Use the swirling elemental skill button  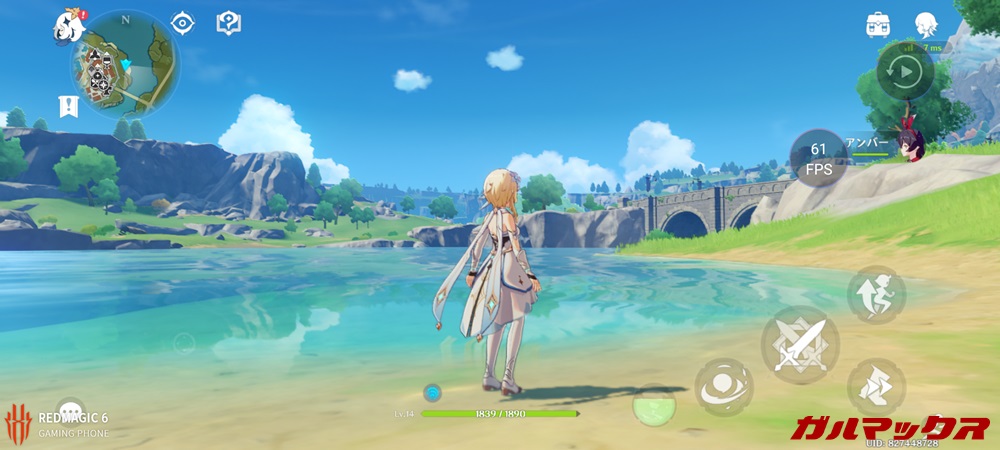pyautogui.click(x=724, y=387)
